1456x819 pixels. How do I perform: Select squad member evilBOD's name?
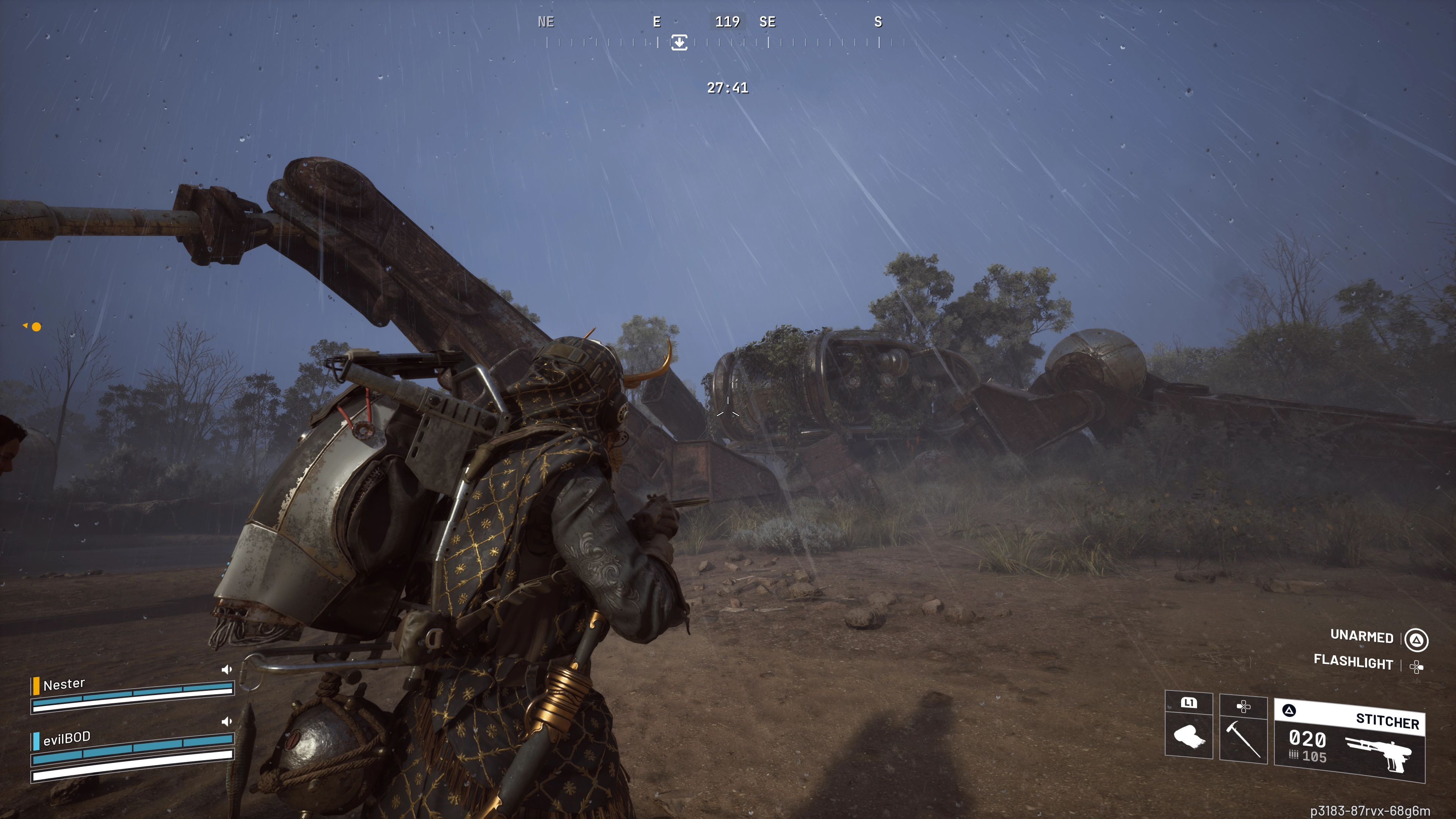(67, 738)
